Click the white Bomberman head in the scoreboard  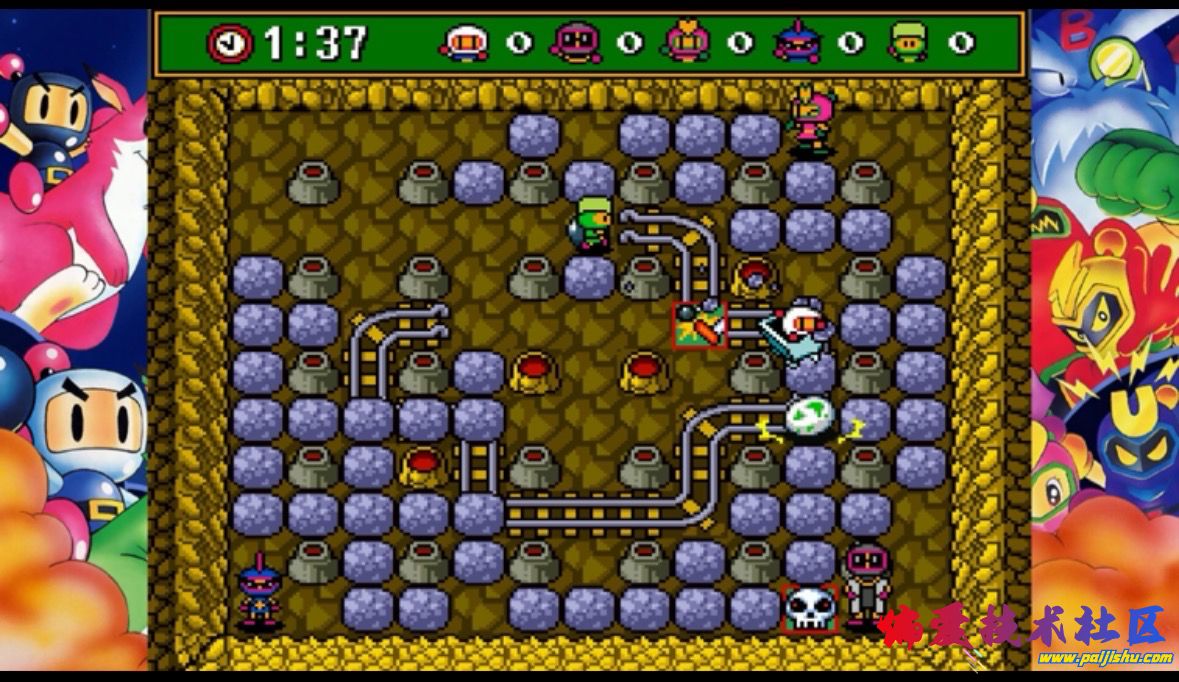click(465, 43)
